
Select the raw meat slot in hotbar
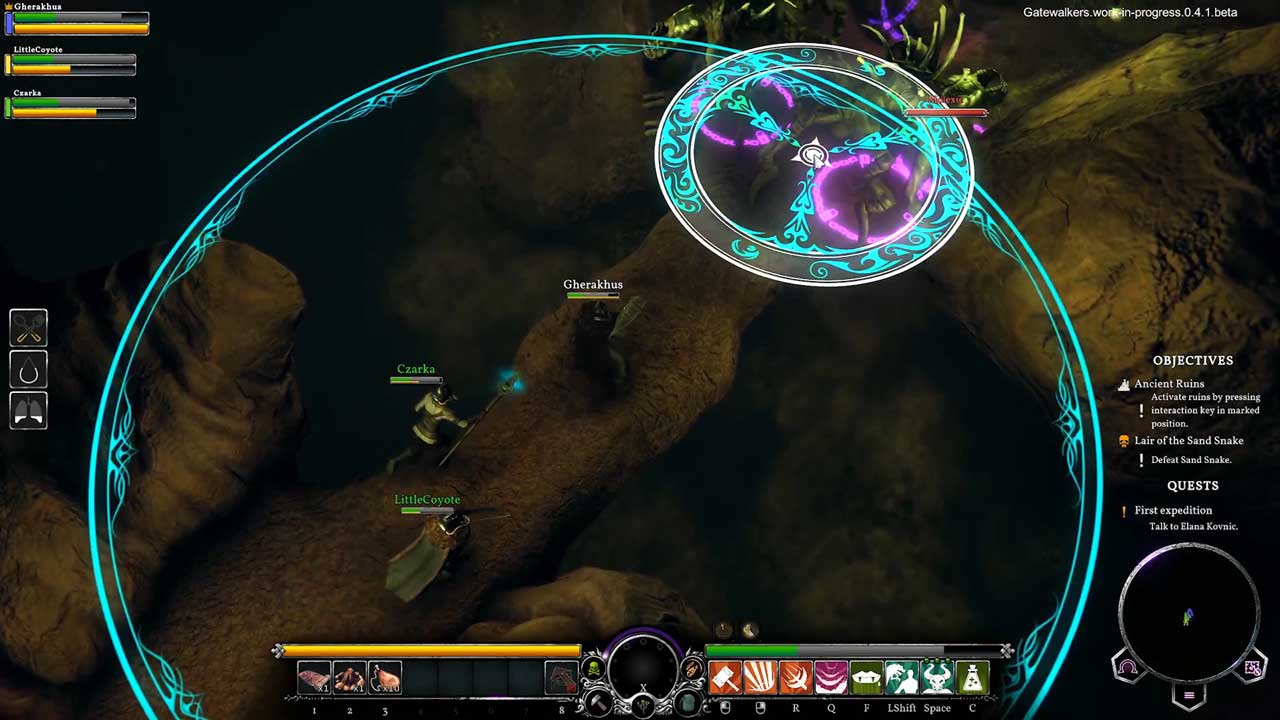[314, 678]
